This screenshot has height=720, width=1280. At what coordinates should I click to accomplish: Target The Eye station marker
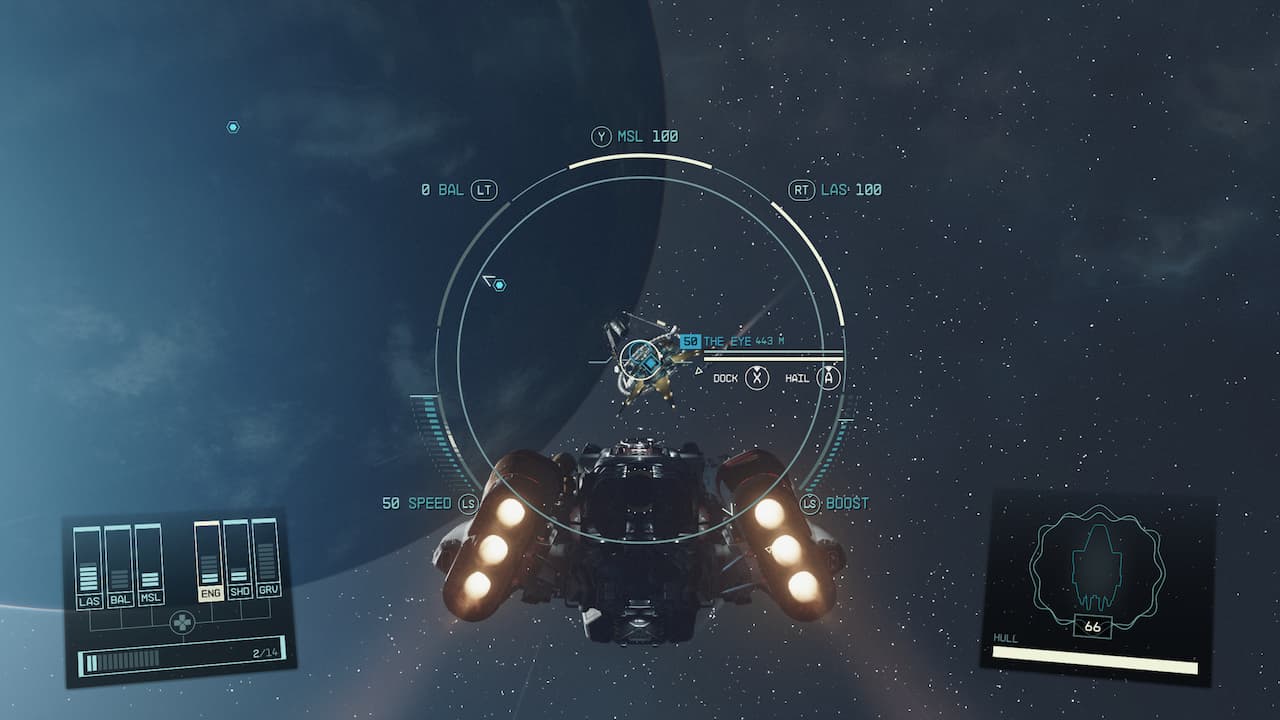tap(638, 358)
